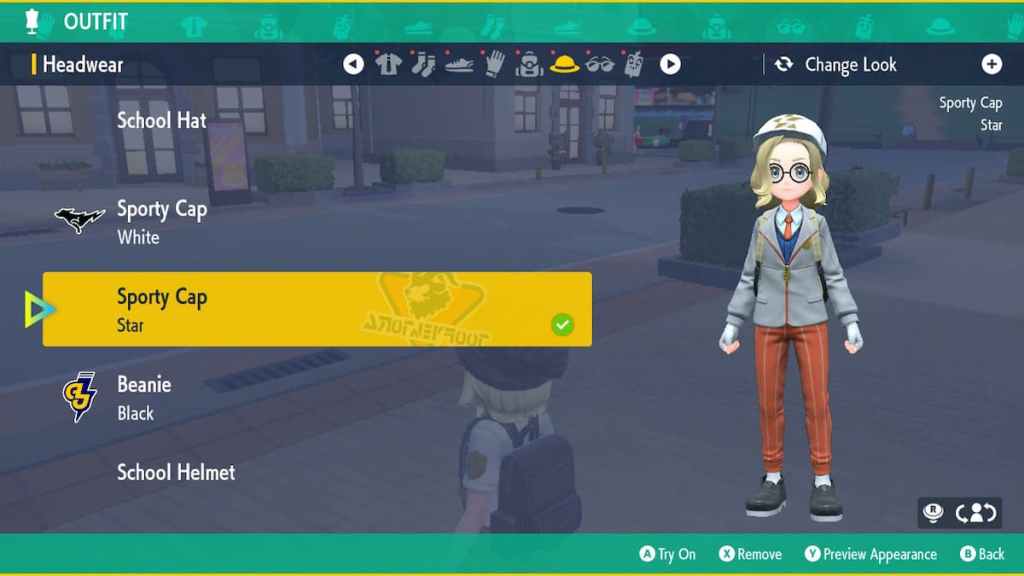Screen dimensions: 1024x576
Task: Remove the equipped headwear
Action: click(x=750, y=554)
